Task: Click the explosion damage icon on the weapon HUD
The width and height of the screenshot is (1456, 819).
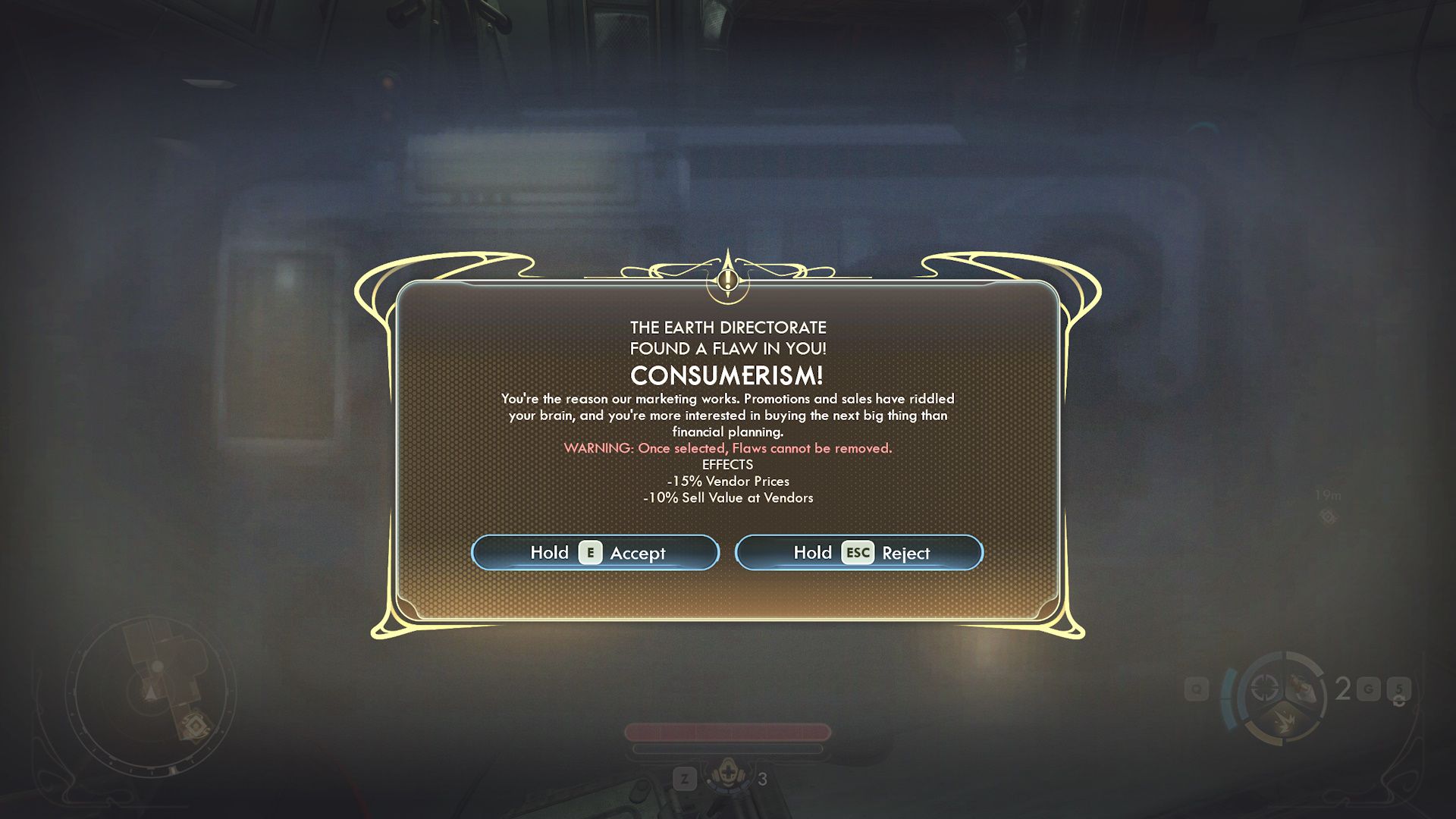Action: point(1285,721)
